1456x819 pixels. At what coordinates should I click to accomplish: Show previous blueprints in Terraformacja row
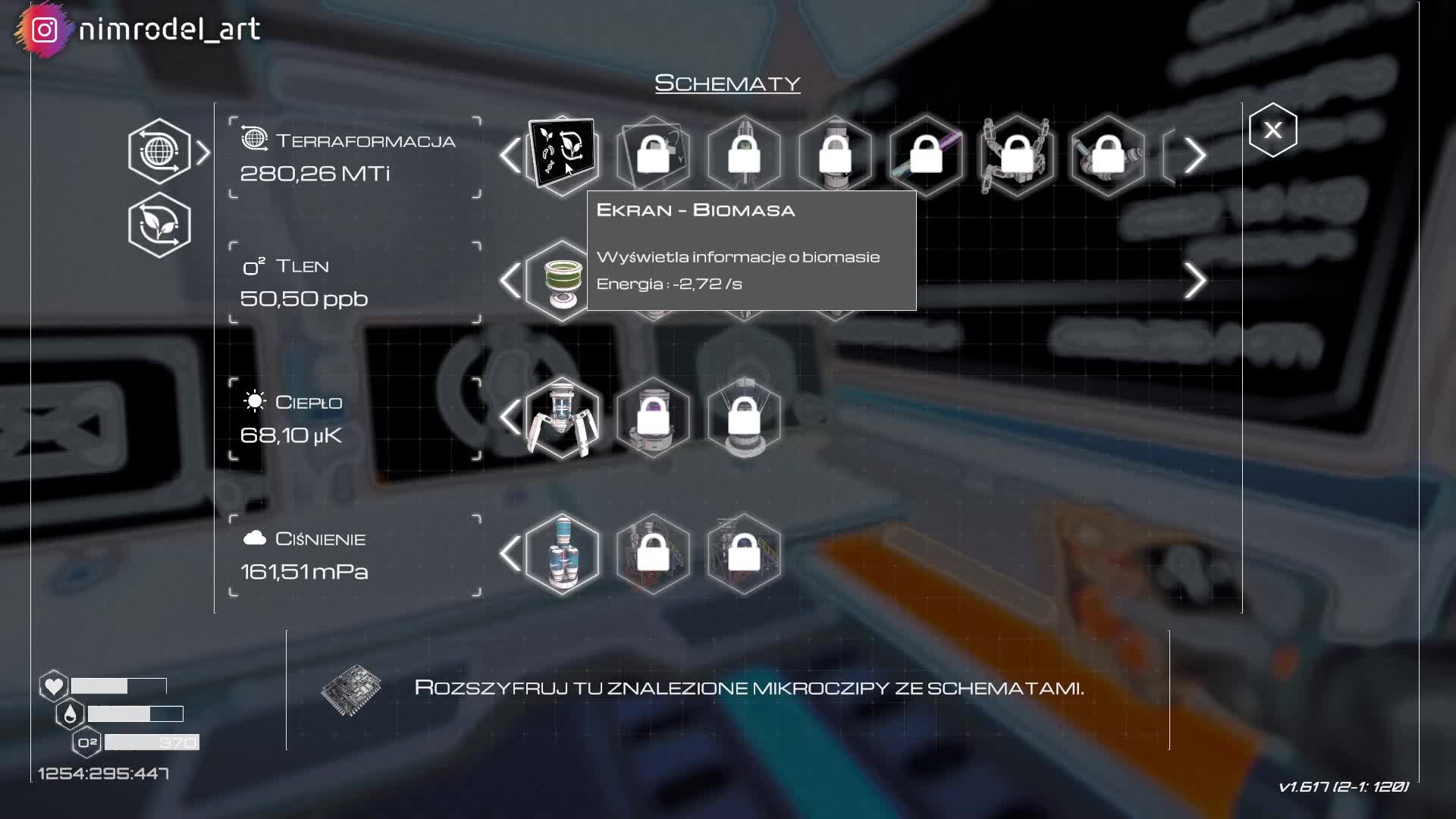pos(510,155)
